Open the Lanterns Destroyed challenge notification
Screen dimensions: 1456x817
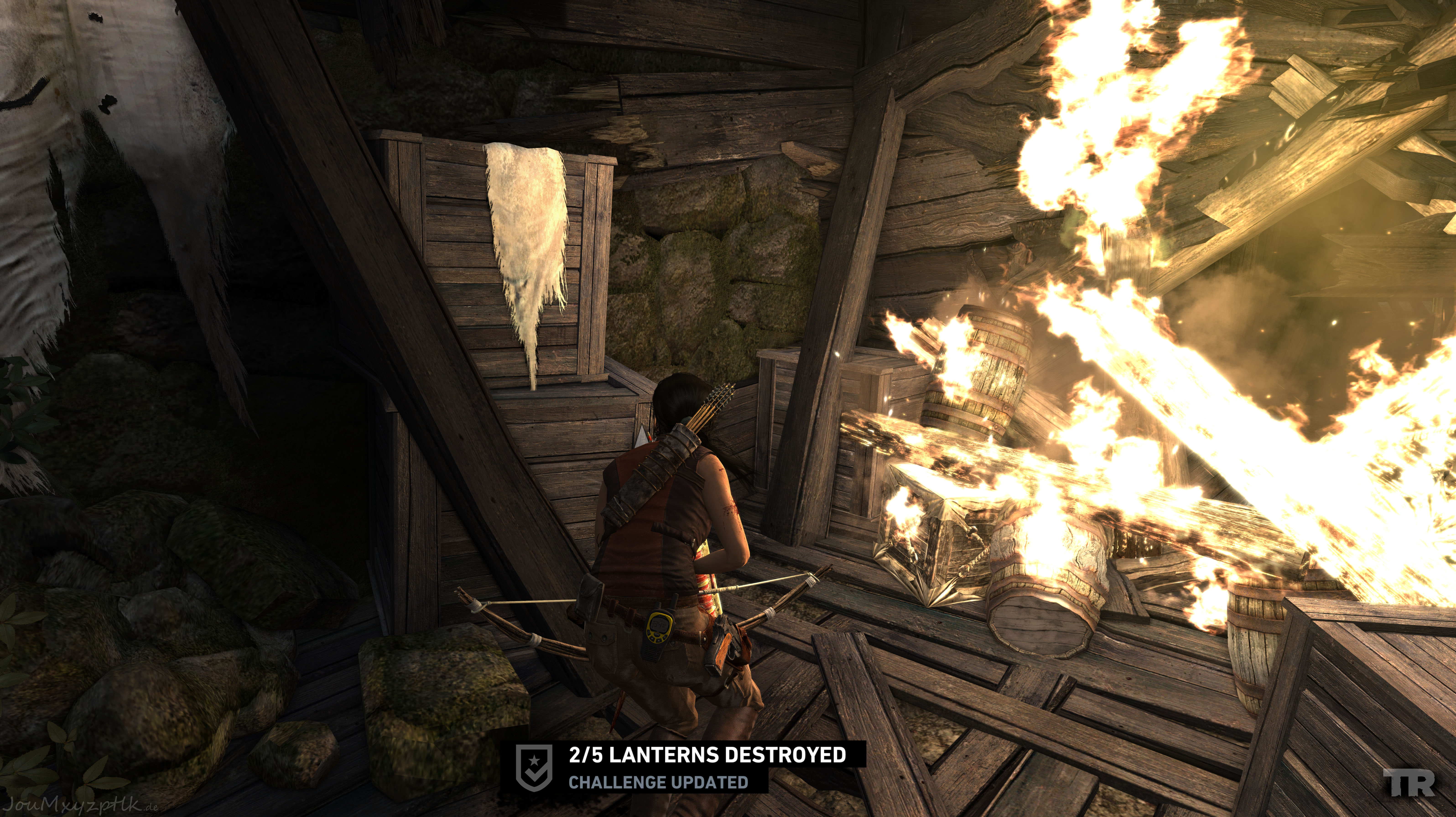pos(707,755)
